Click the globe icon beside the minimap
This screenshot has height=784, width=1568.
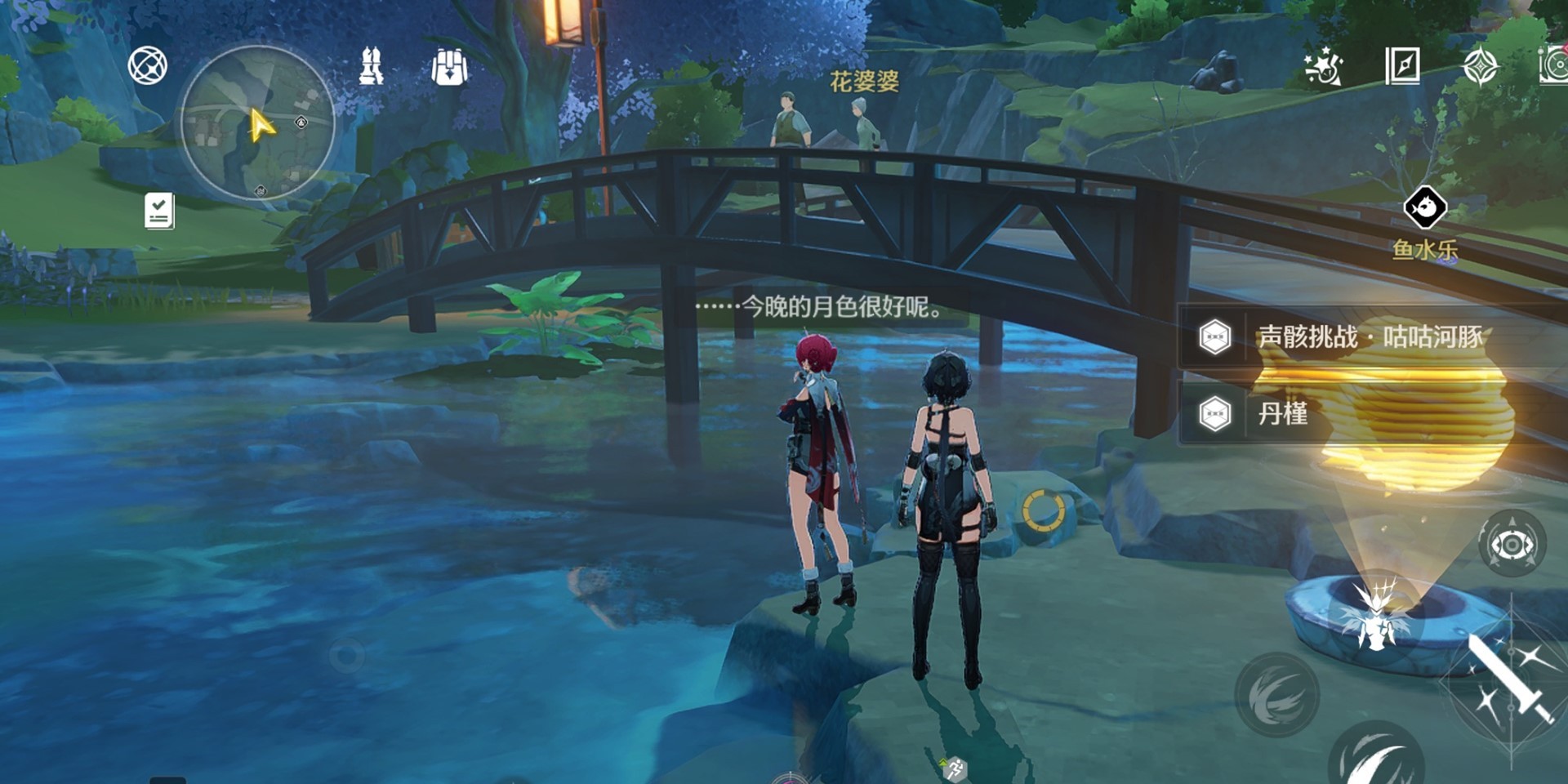tap(148, 66)
